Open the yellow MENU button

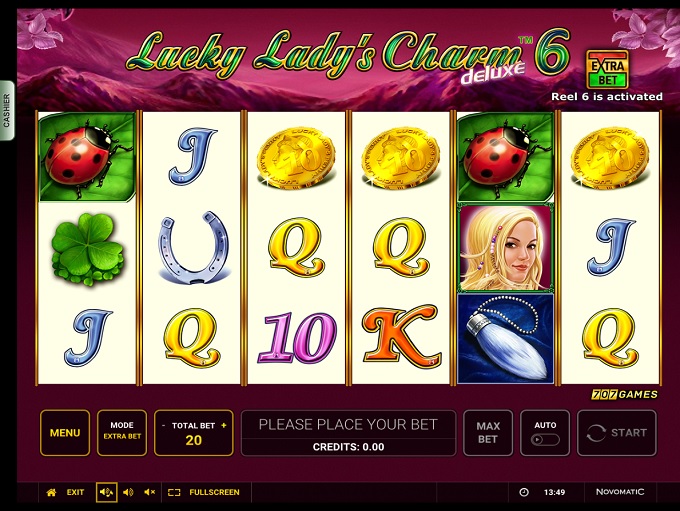(65, 433)
